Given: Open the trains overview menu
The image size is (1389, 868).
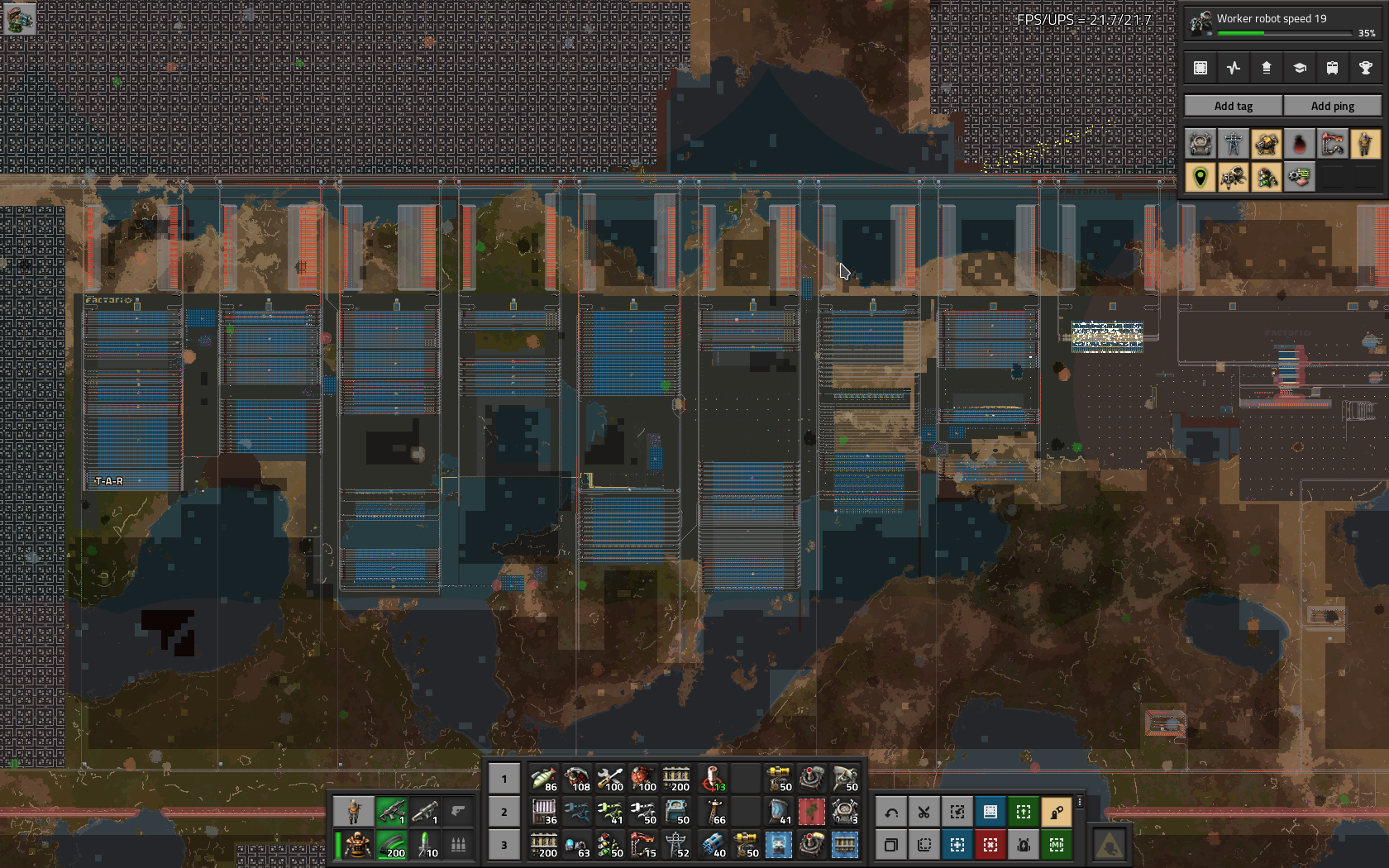Looking at the screenshot, I should point(1332,68).
